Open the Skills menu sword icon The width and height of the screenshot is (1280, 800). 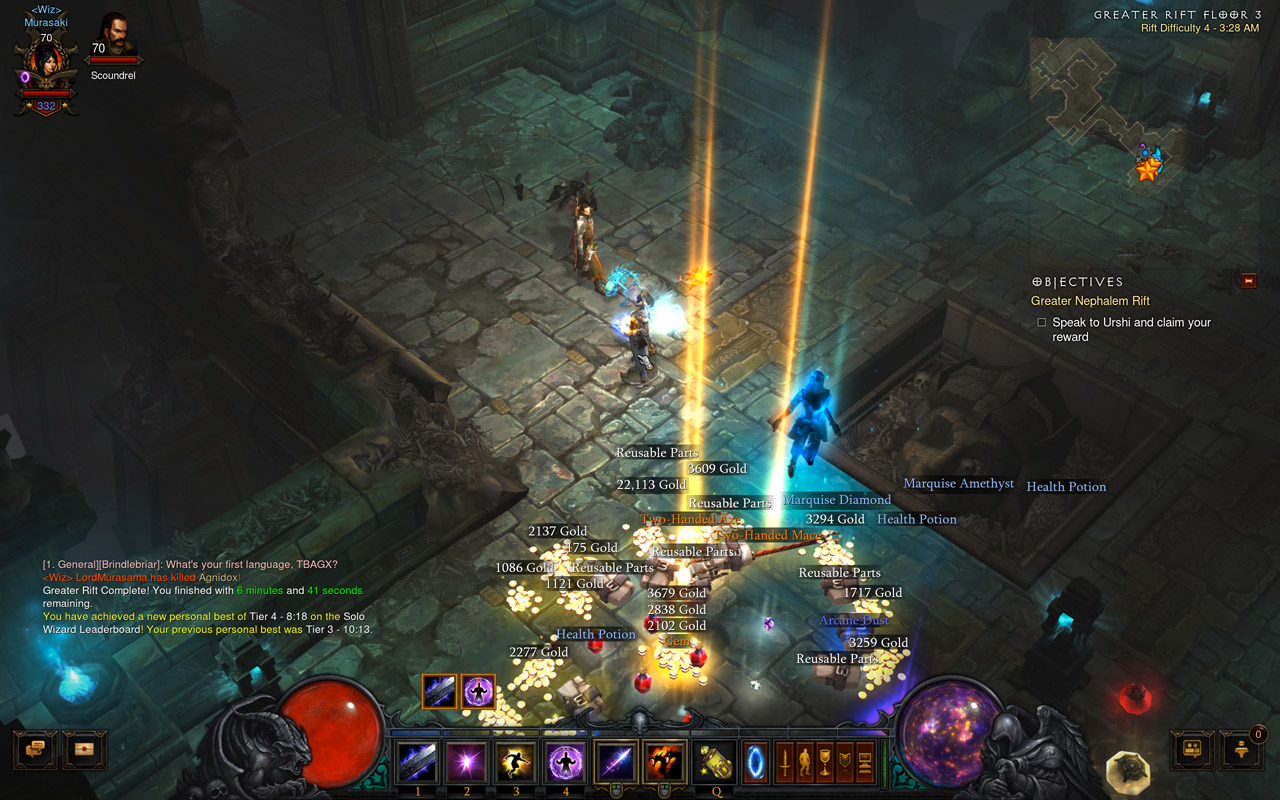[786, 763]
